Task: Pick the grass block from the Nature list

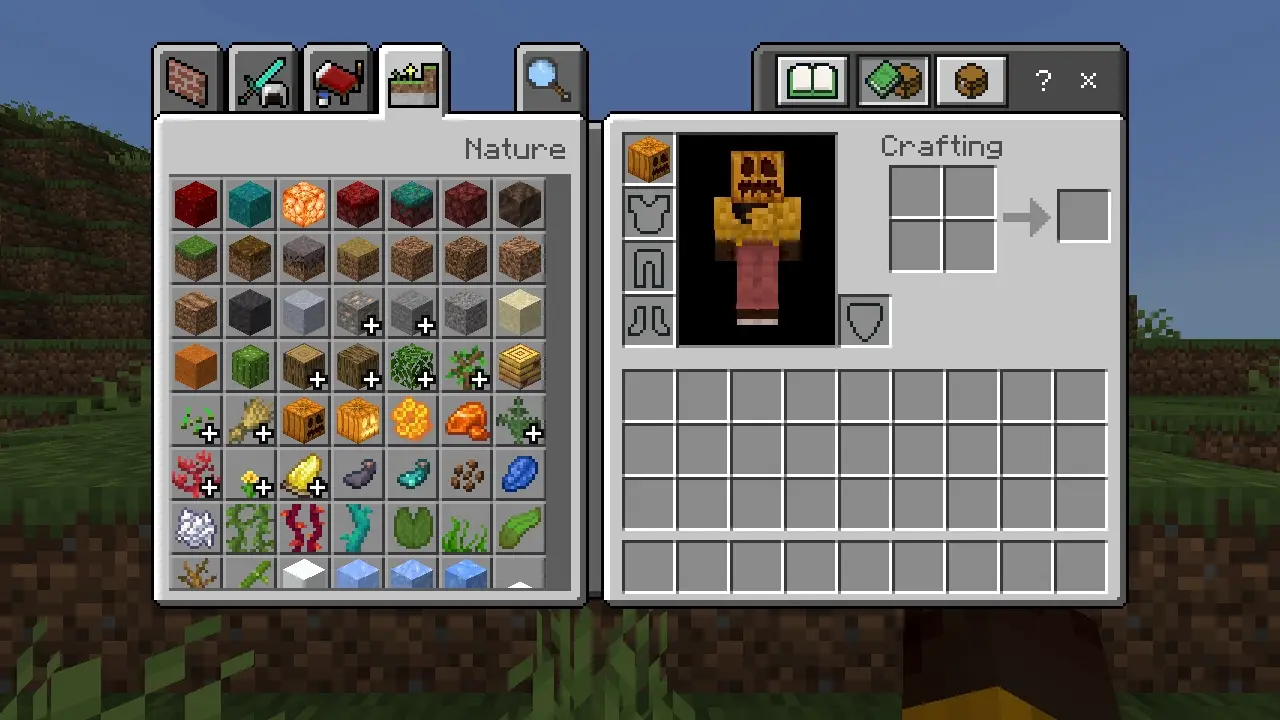Action: point(196,258)
